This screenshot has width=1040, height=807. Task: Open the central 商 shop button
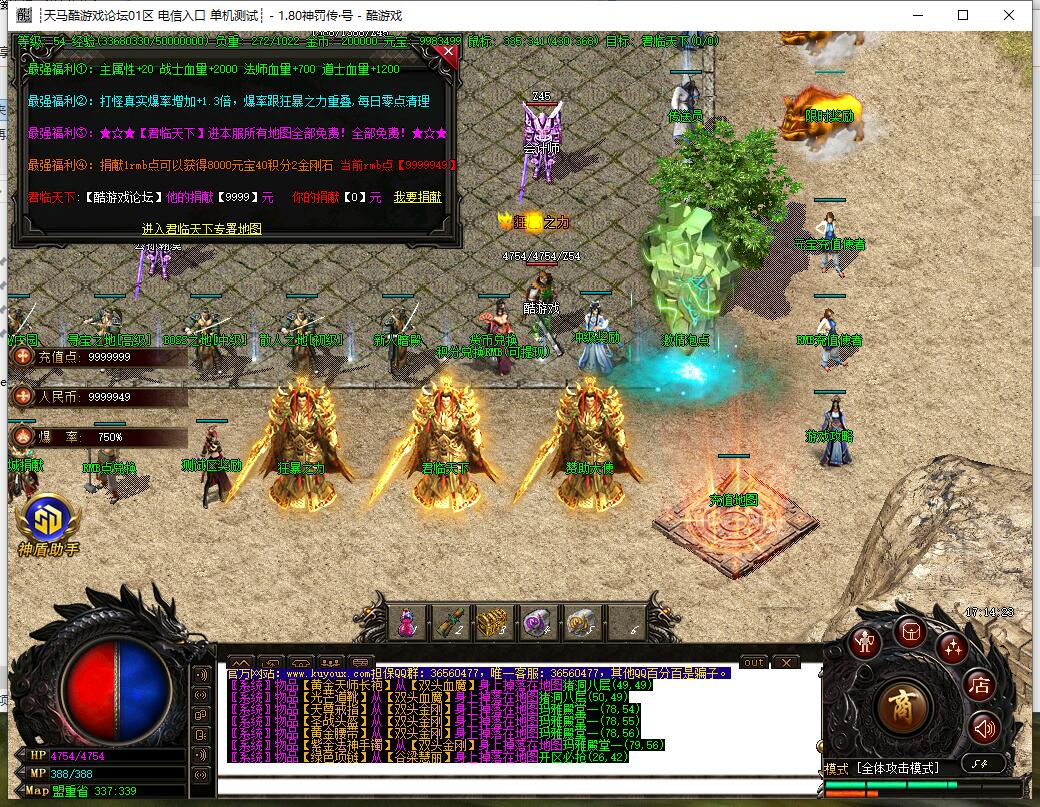(x=904, y=708)
